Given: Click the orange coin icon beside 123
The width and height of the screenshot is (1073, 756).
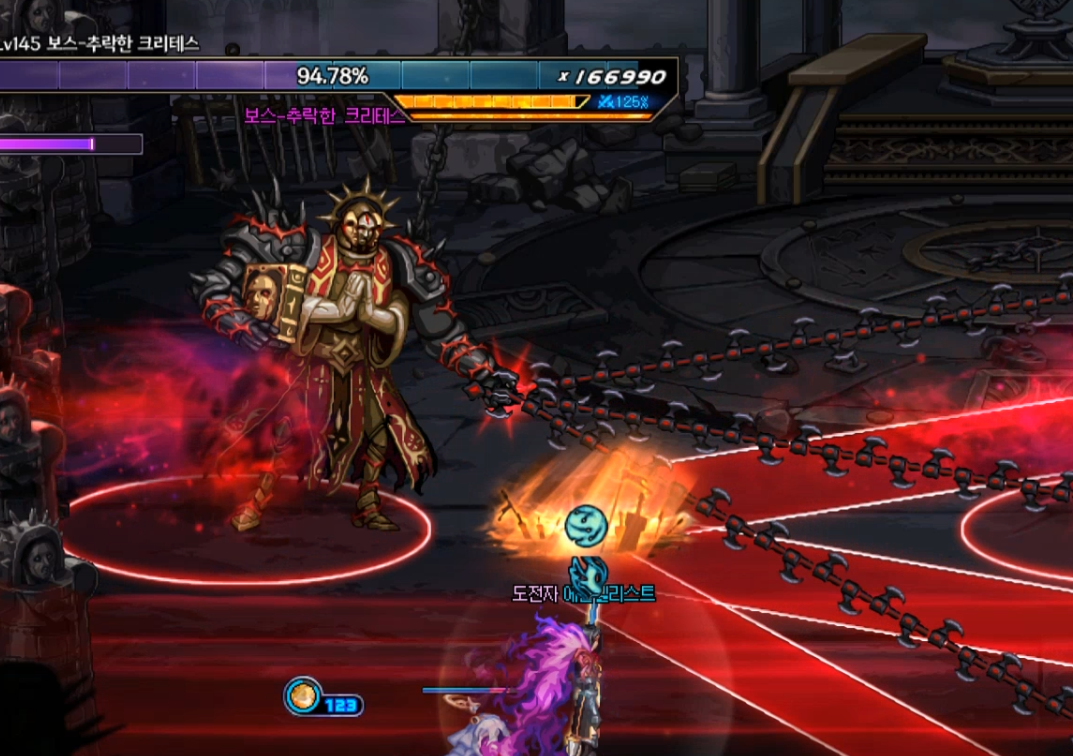Looking at the screenshot, I should tap(302, 696).
